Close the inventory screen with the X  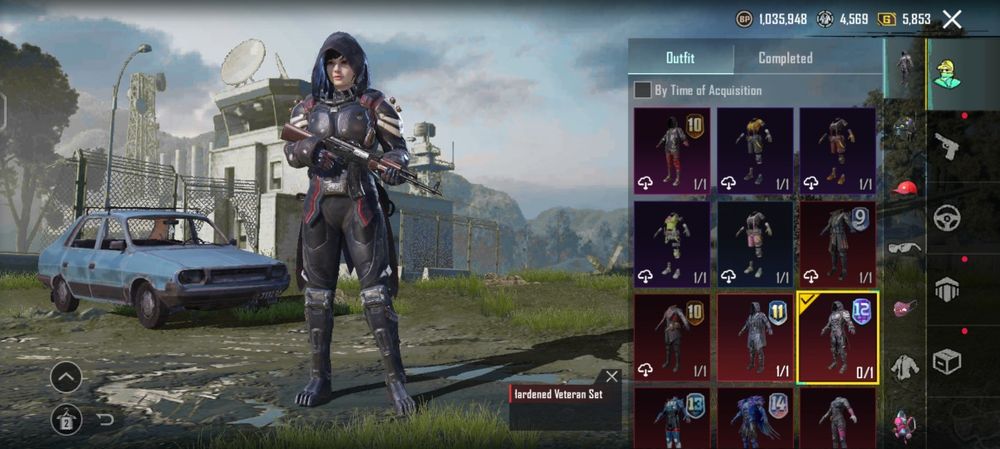coord(952,19)
